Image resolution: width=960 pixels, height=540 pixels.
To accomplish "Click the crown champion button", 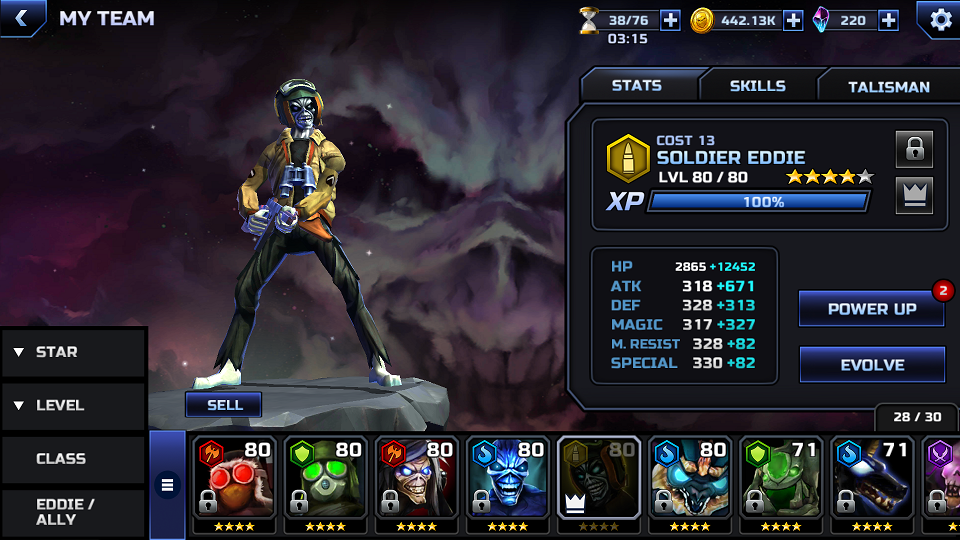I will click(914, 195).
